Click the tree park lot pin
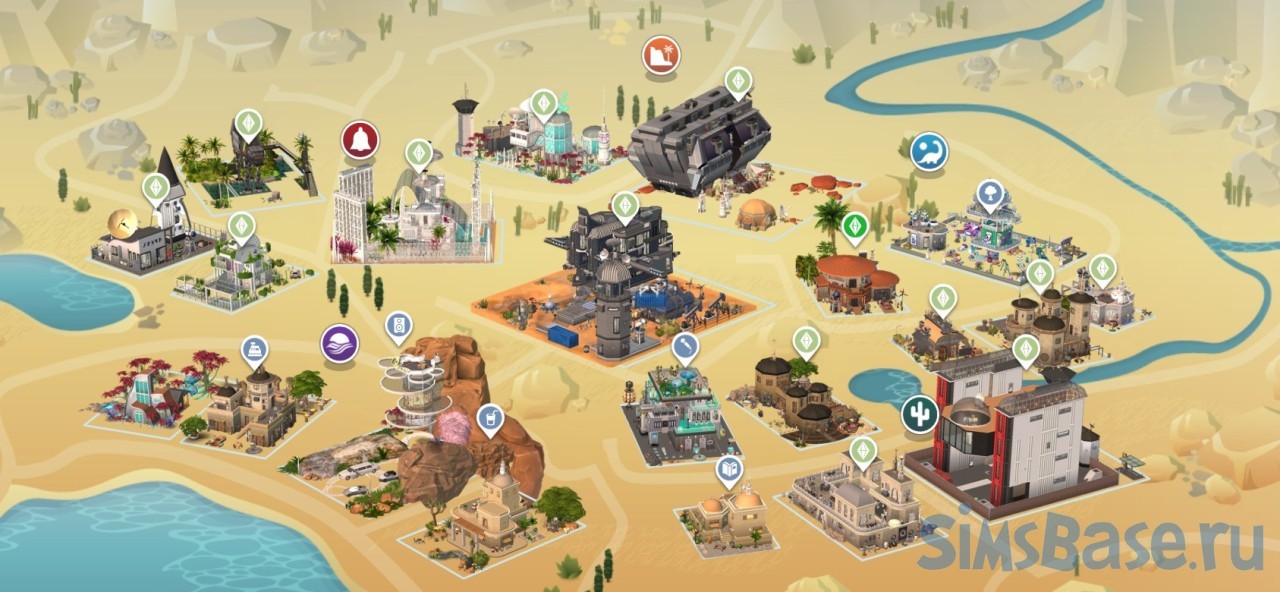Viewport: 1280px width, 592px height. [x=990, y=193]
